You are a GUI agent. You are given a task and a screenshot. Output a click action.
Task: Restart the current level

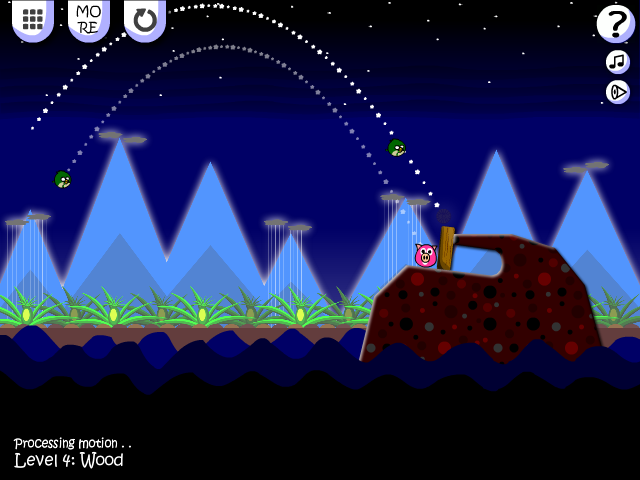click(x=145, y=19)
